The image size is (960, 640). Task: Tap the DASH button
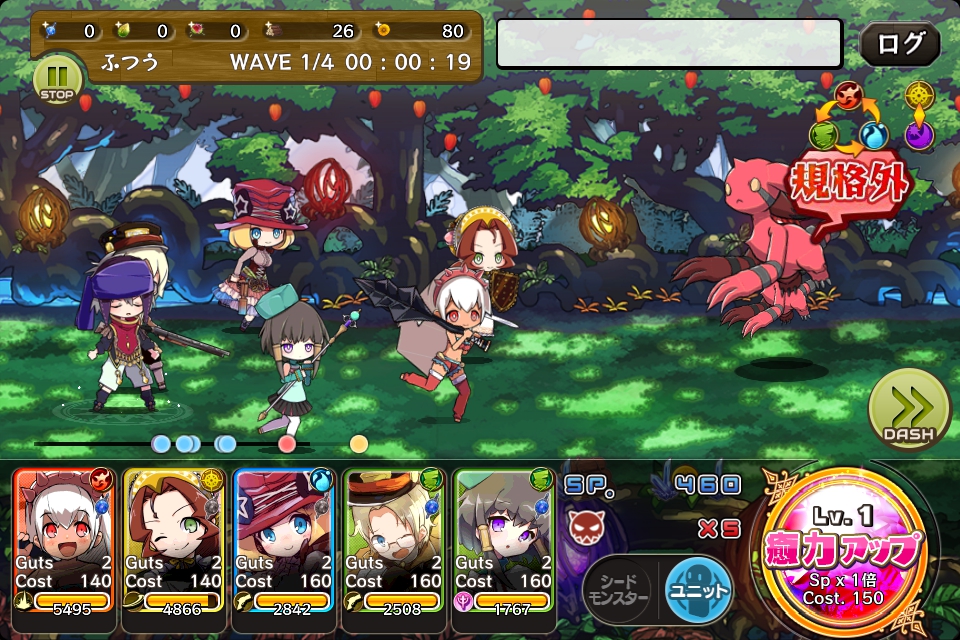click(908, 410)
